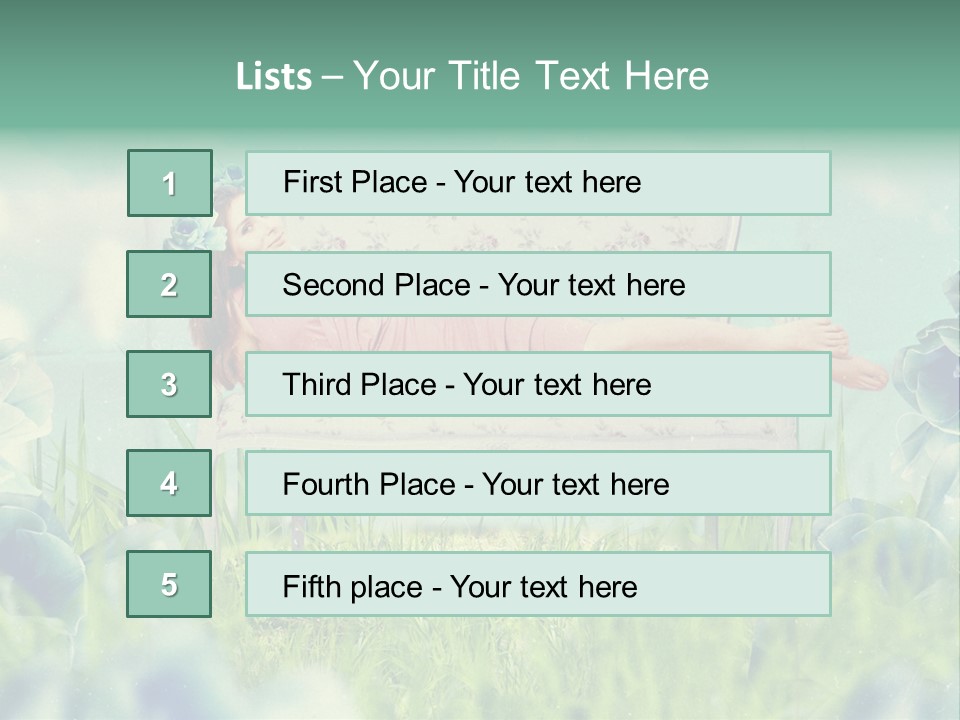Select the number 3 box

click(x=170, y=384)
